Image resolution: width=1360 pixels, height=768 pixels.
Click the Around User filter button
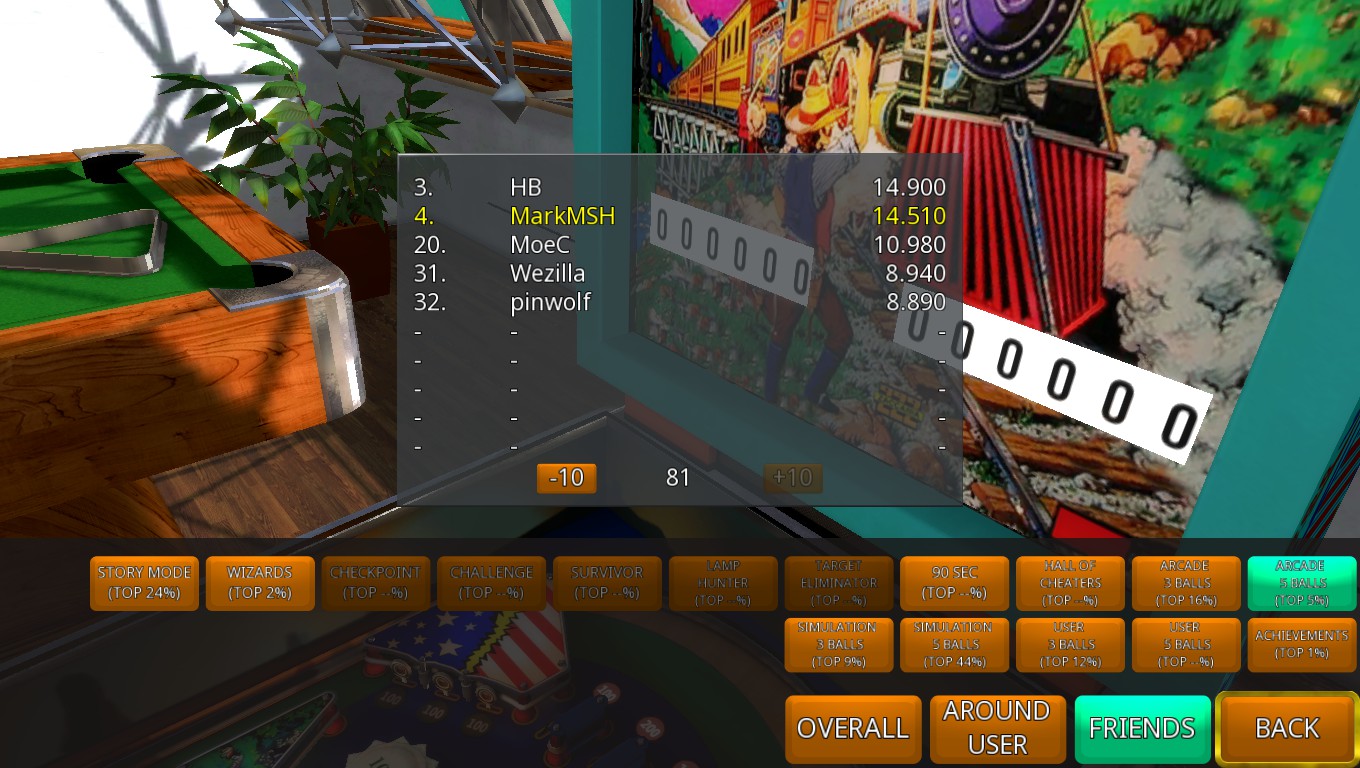997,729
